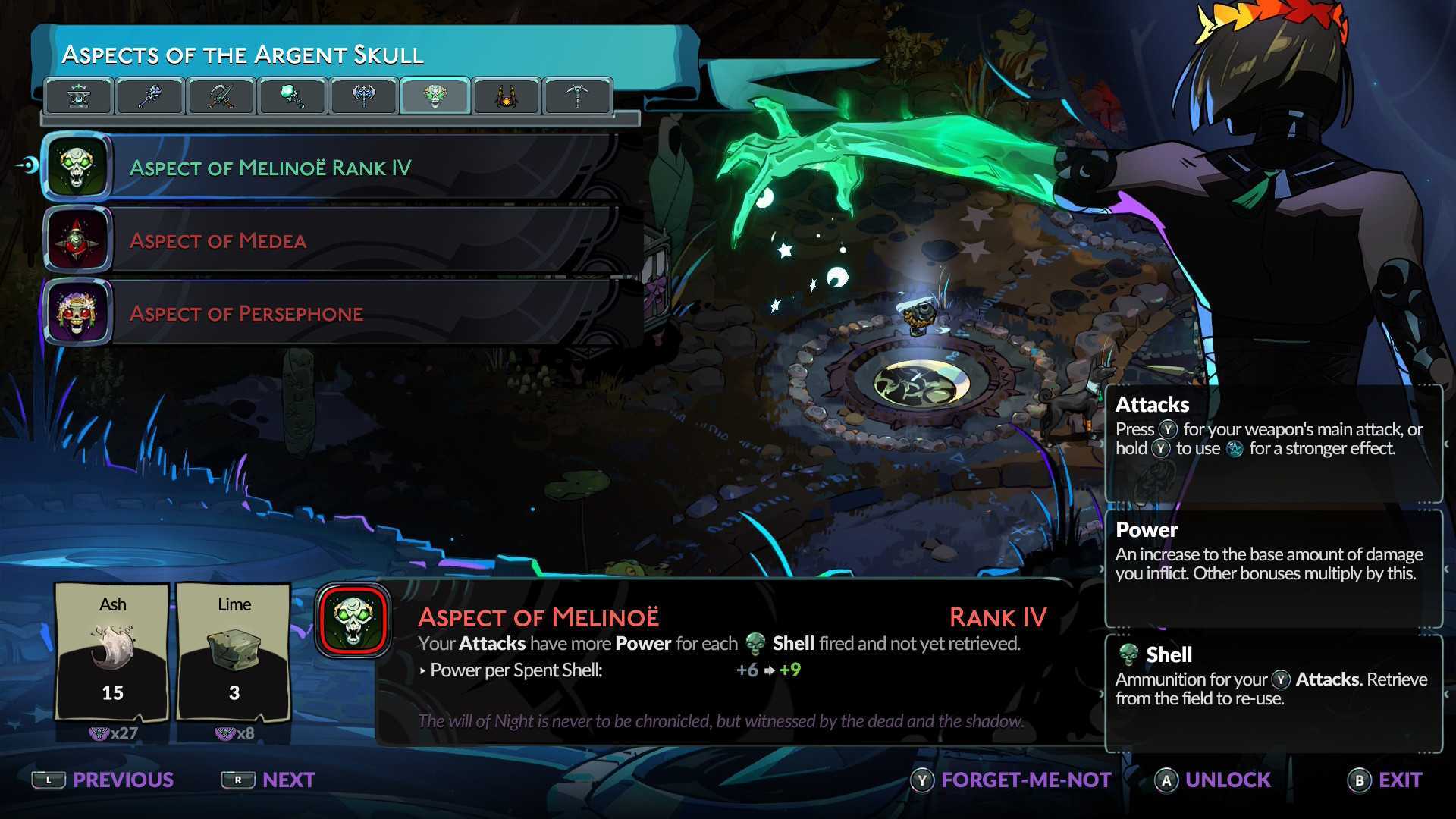Viewport: 1456px width, 819px height.
Task: Click the Ash resource card
Action: pyautogui.click(x=112, y=652)
